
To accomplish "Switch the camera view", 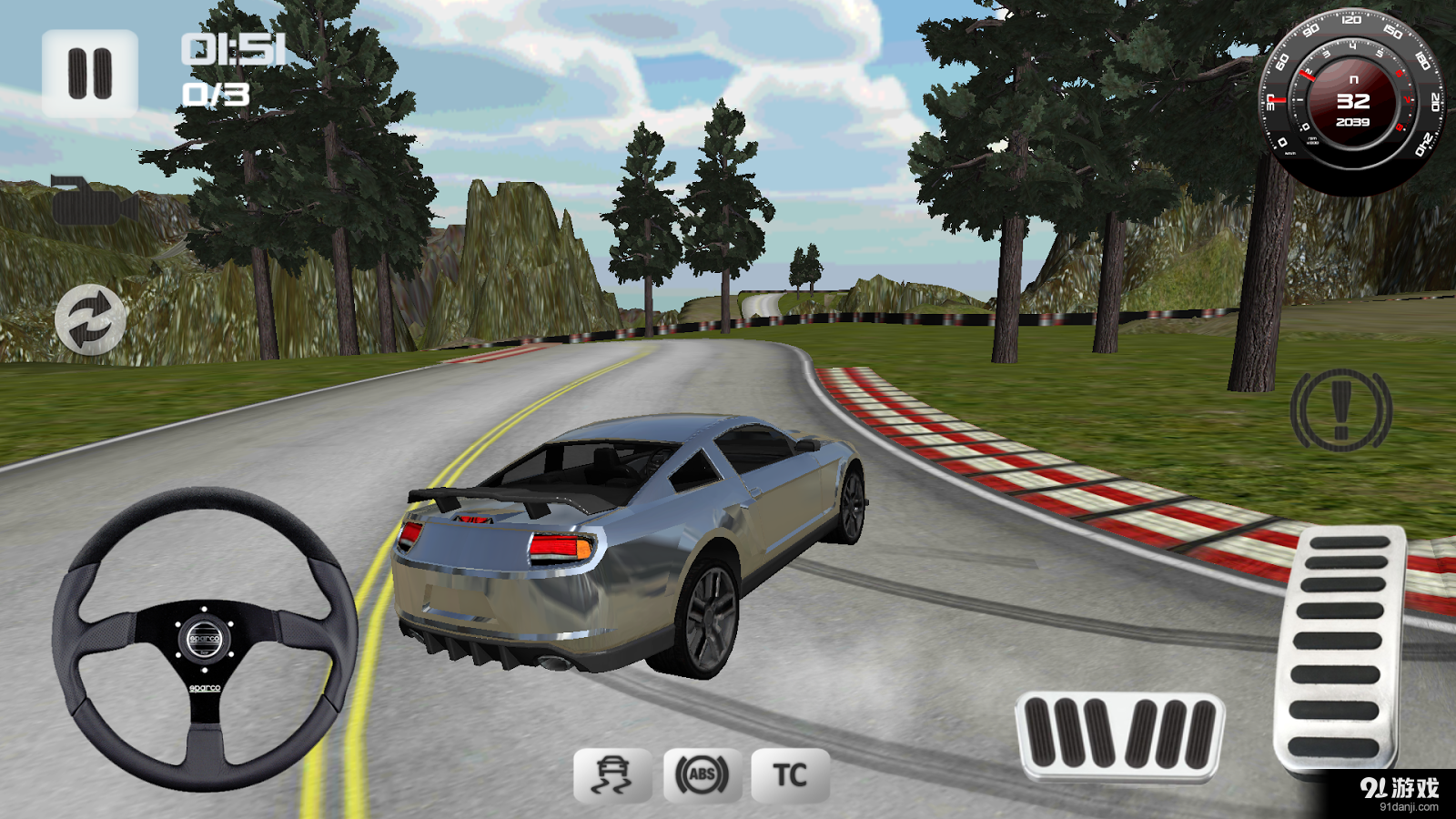I will coord(92,201).
